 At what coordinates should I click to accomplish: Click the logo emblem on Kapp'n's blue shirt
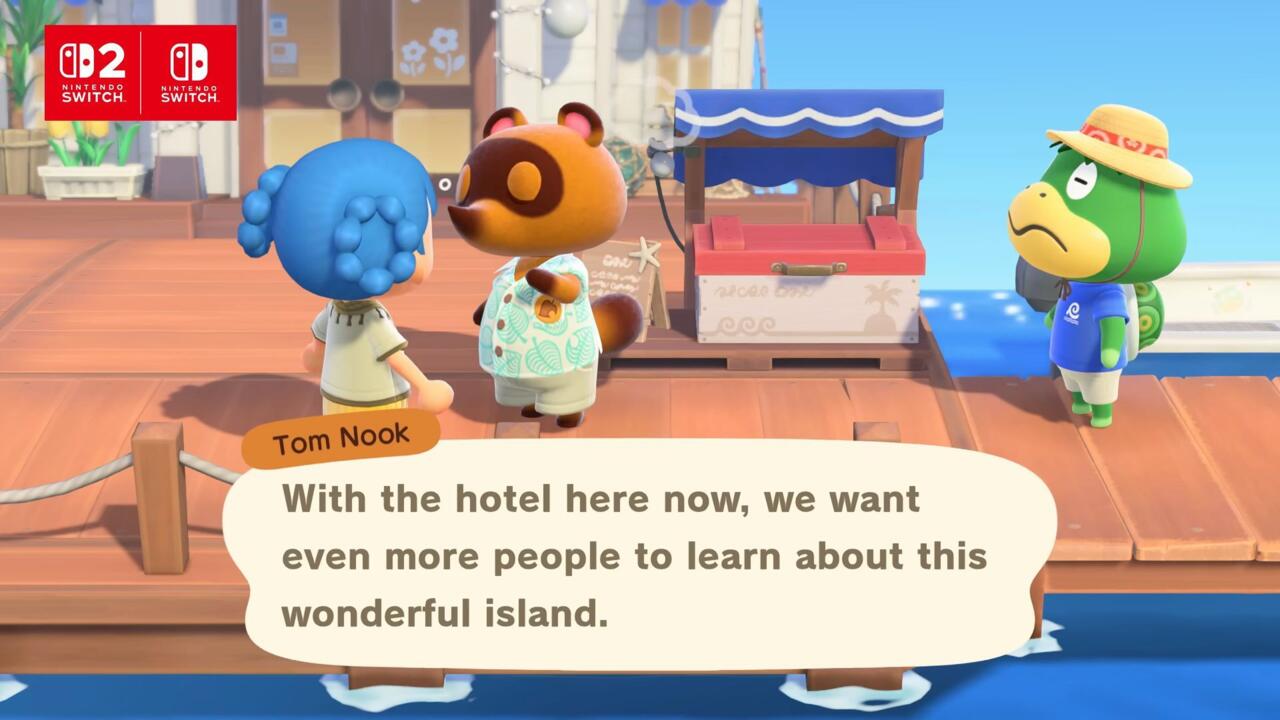1072,310
